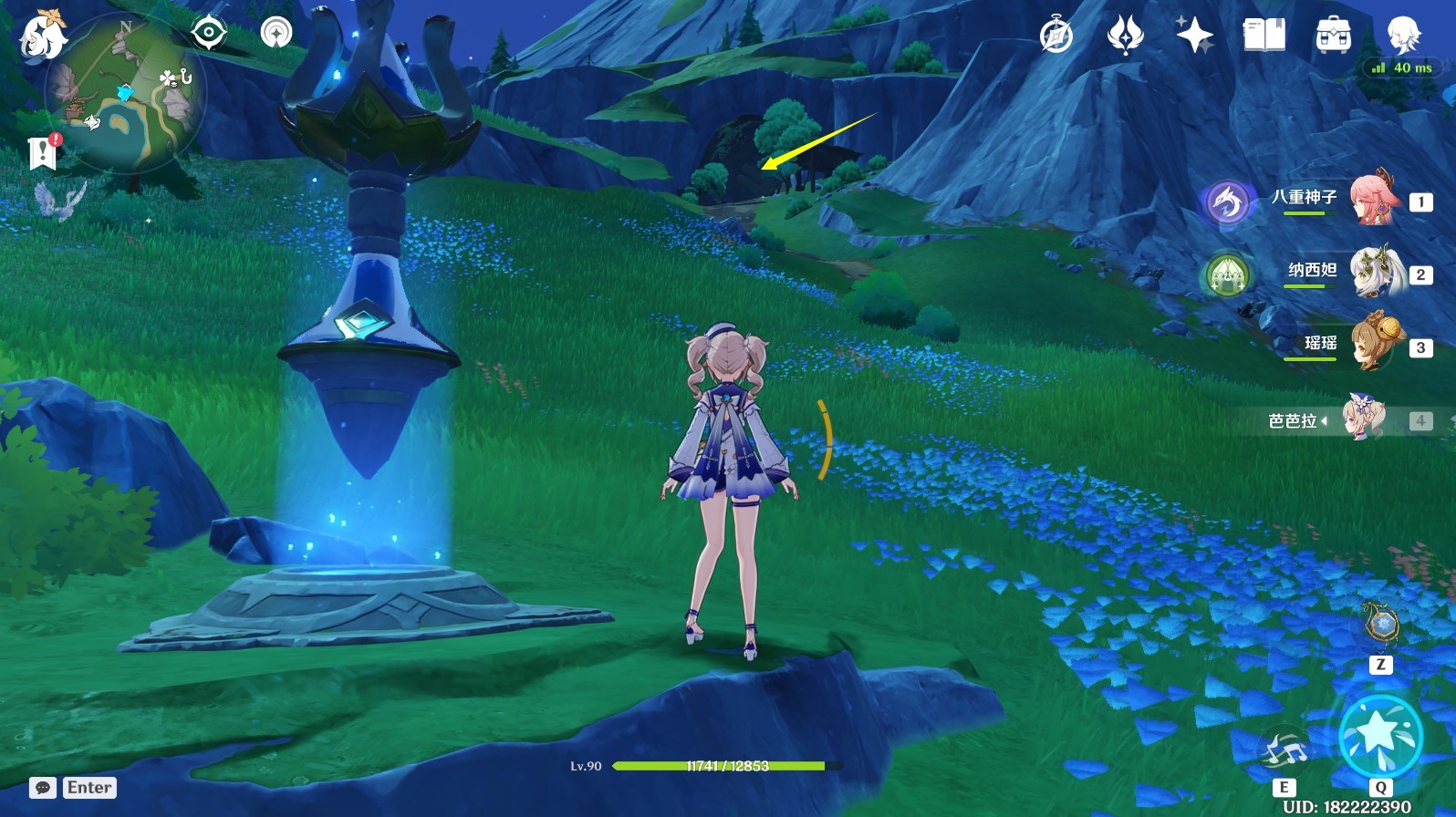Click the eye-shaped target icon beside minimap

[209, 34]
